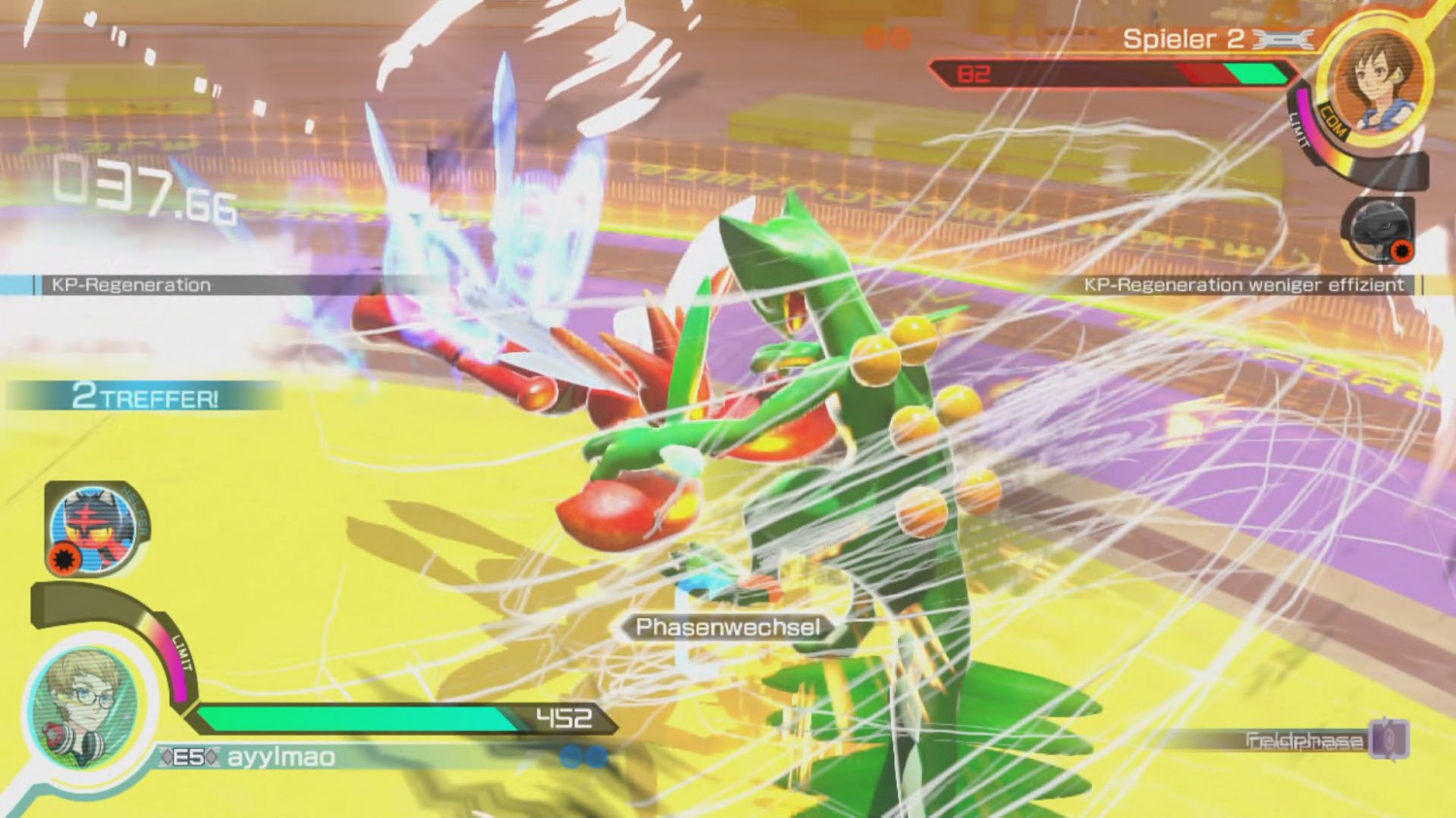Click the ayylmao player trainer portrait
The image size is (1456, 818).
tap(85, 706)
